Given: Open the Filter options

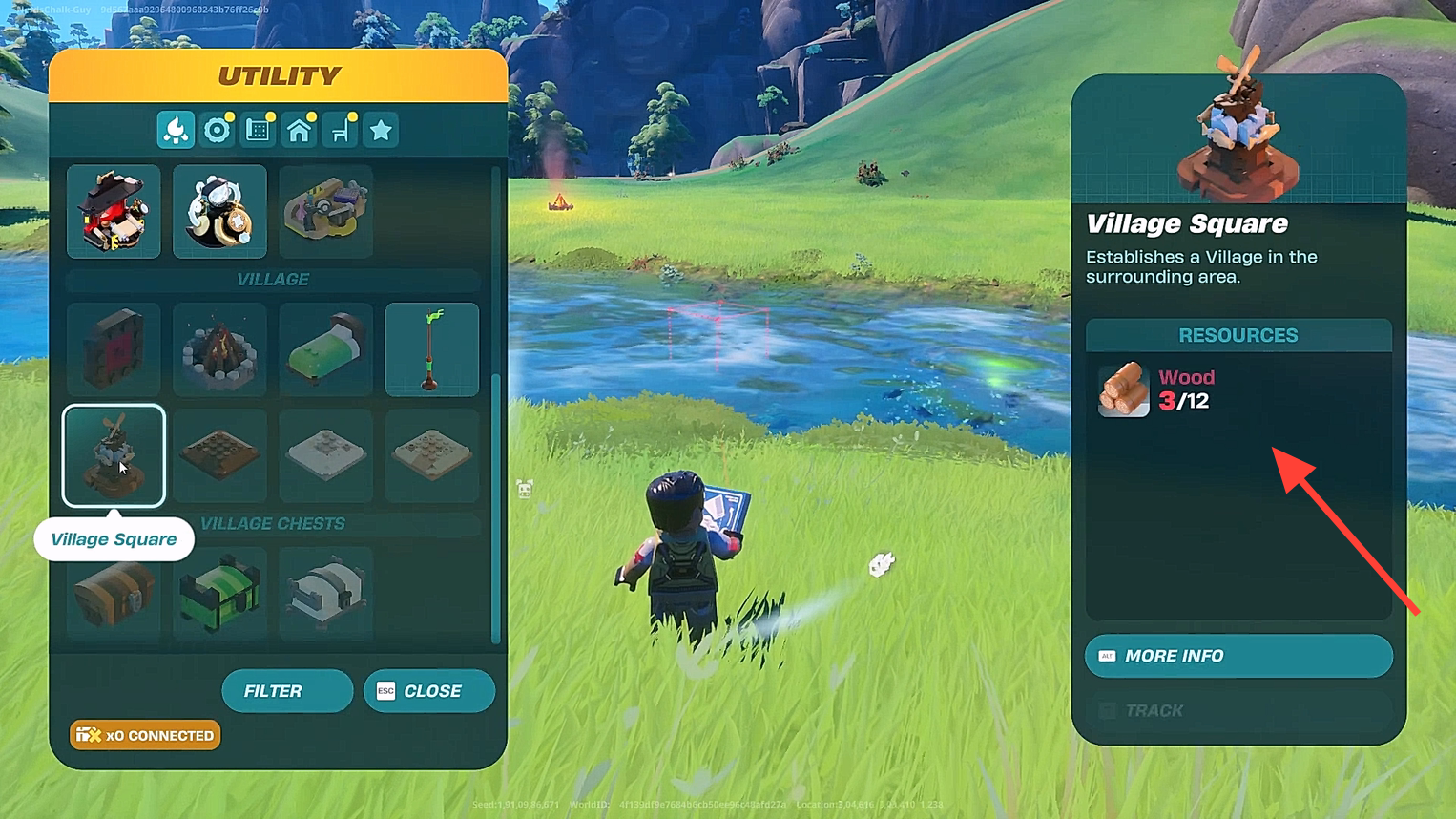Looking at the screenshot, I should click(286, 691).
